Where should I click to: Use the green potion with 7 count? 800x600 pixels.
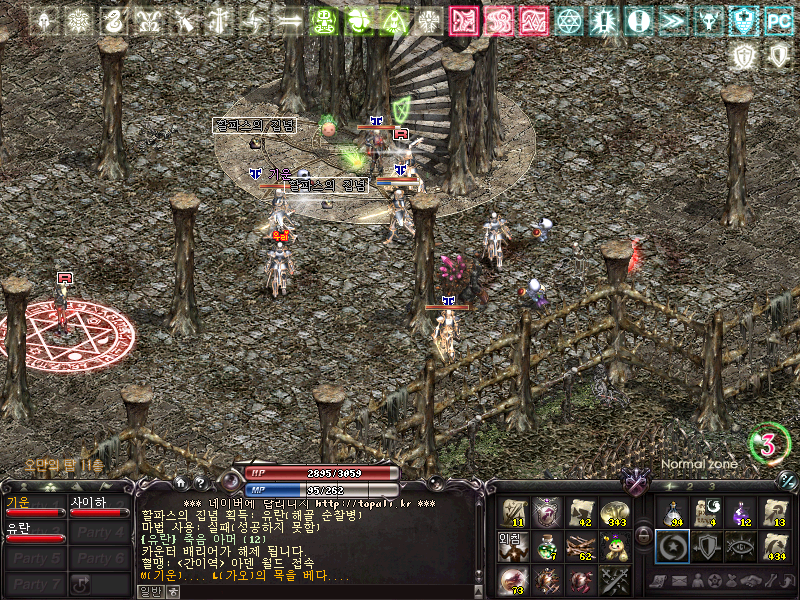coord(548,546)
